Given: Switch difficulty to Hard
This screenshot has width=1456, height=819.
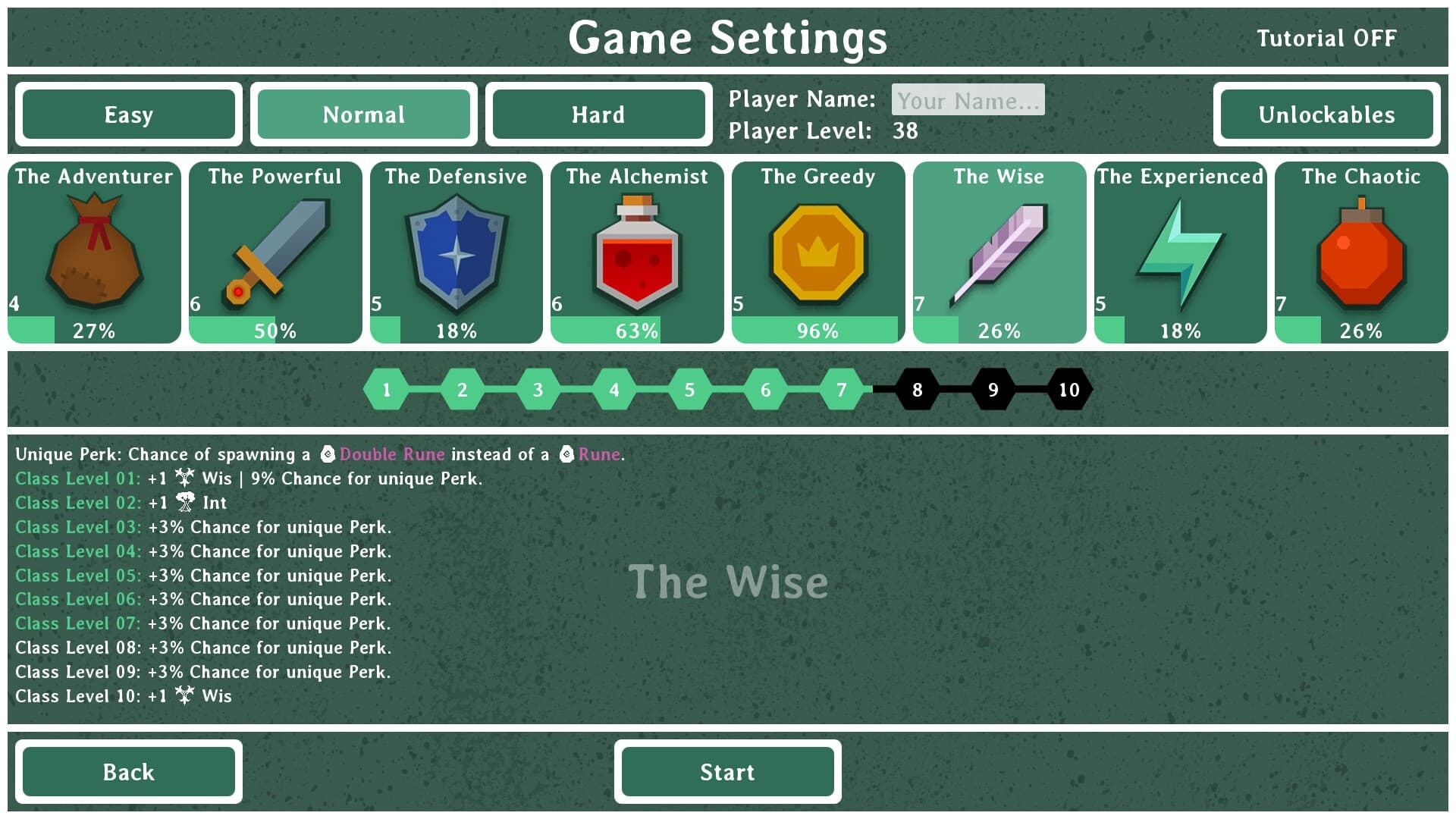Looking at the screenshot, I should coord(598,115).
